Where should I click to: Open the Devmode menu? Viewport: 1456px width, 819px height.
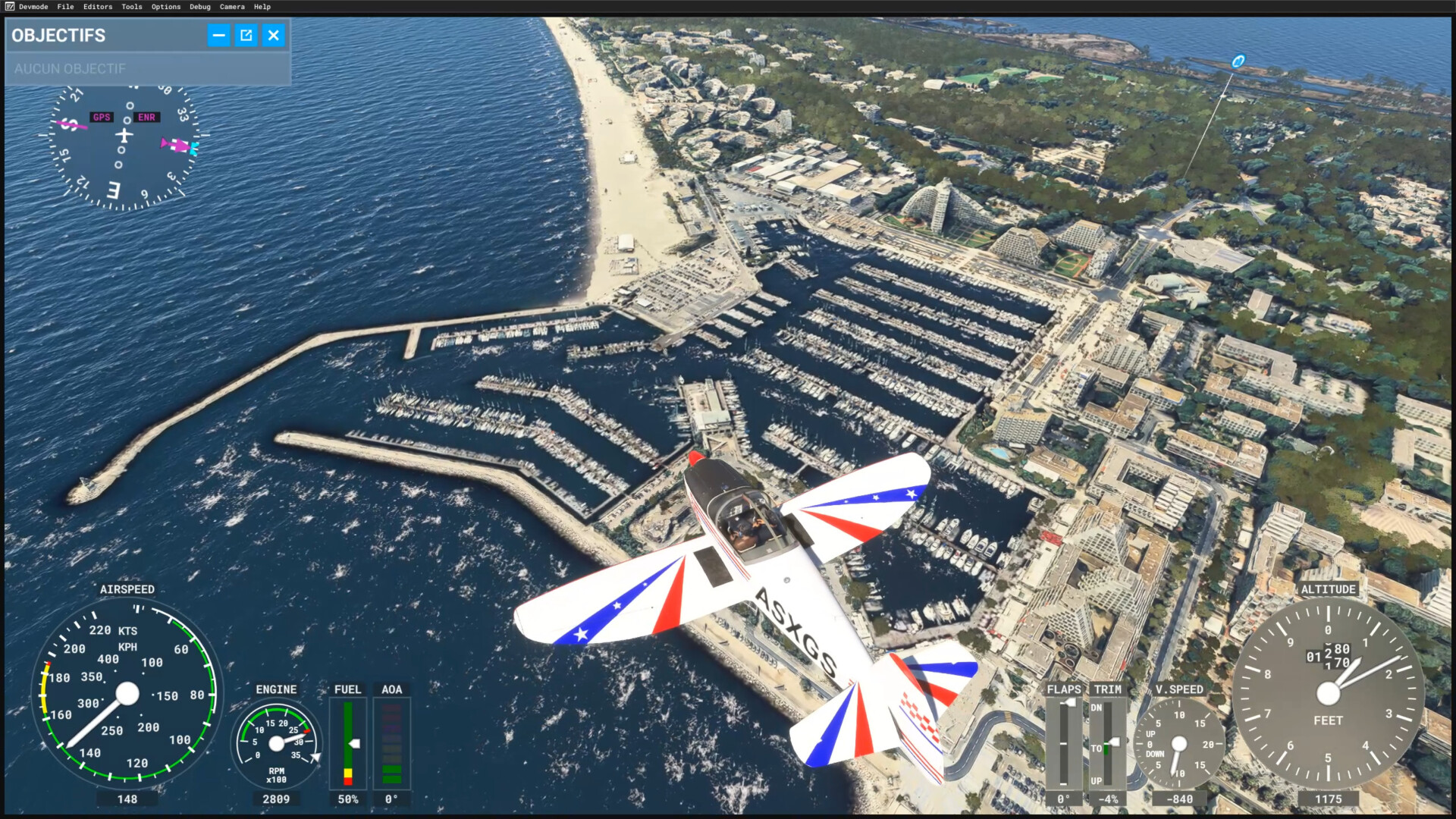(x=33, y=7)
